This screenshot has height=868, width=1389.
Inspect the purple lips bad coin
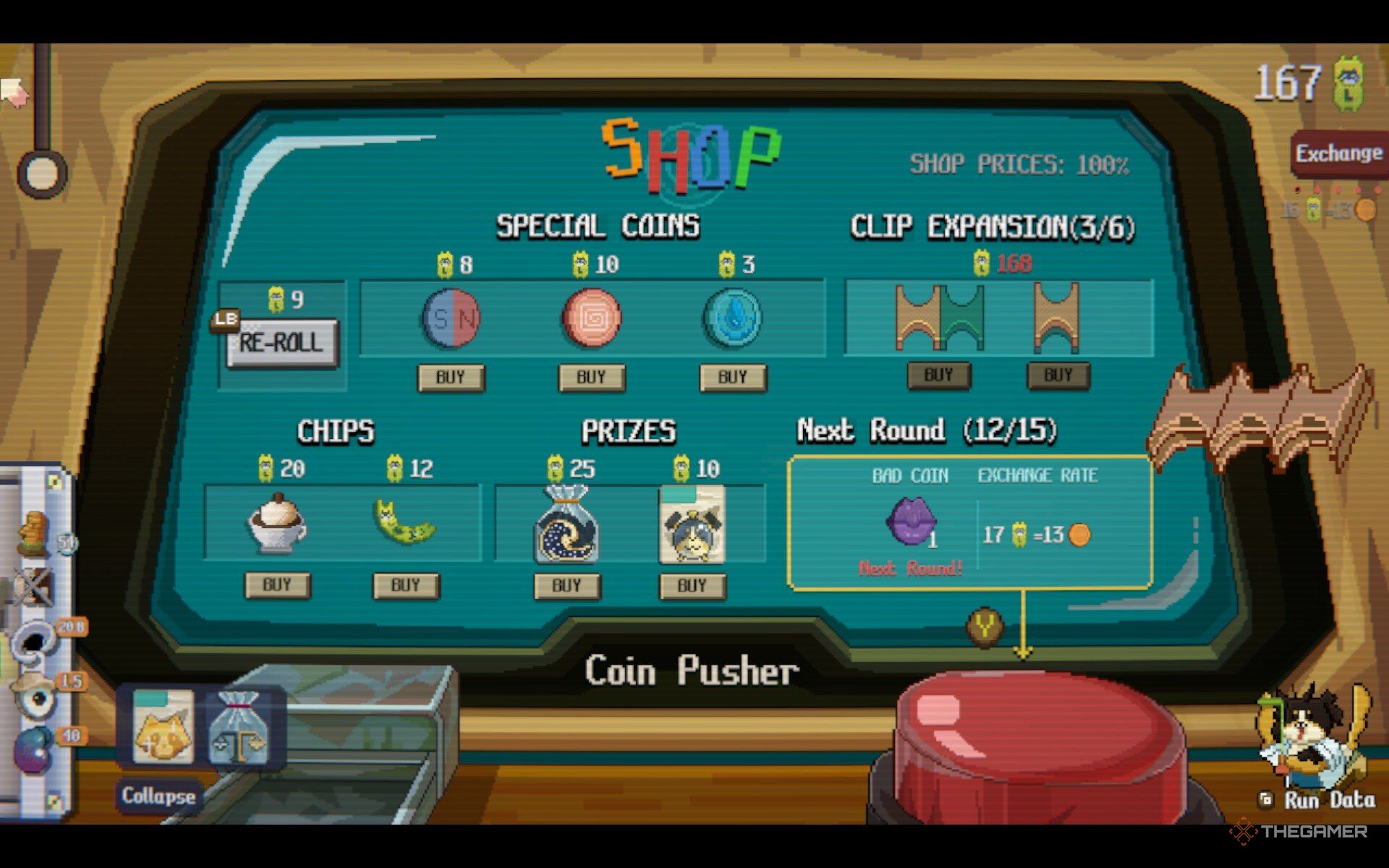[911, 520]
